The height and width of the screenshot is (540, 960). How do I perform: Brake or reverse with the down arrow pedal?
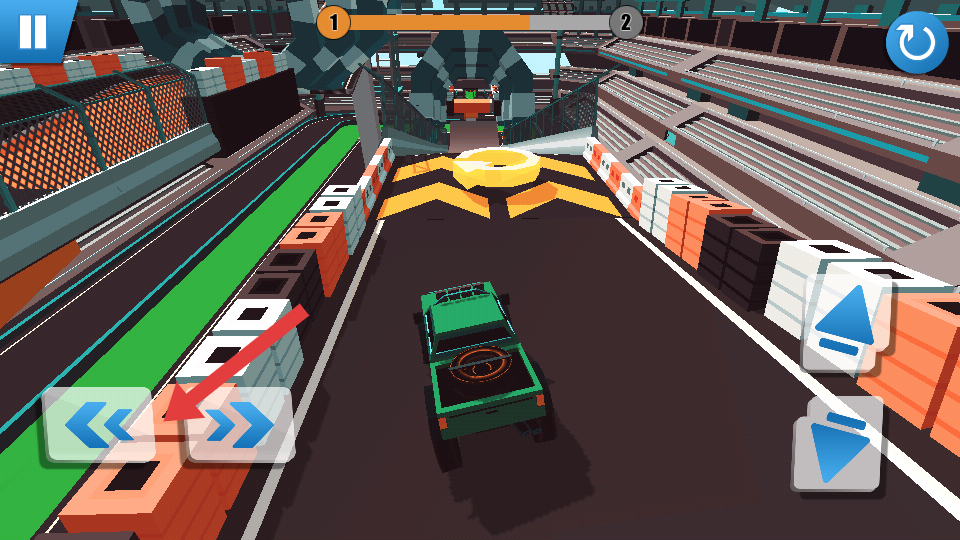pyautogui.click(x=838, y=445)
